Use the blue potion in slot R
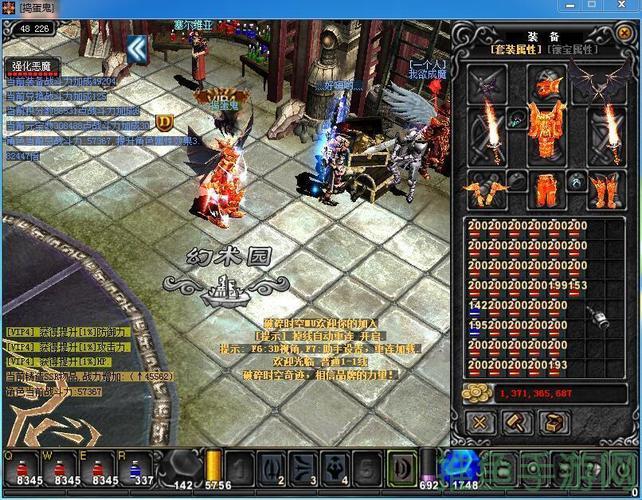The height and width of the screenshot is (500, 642). click(x=136, y=468)
